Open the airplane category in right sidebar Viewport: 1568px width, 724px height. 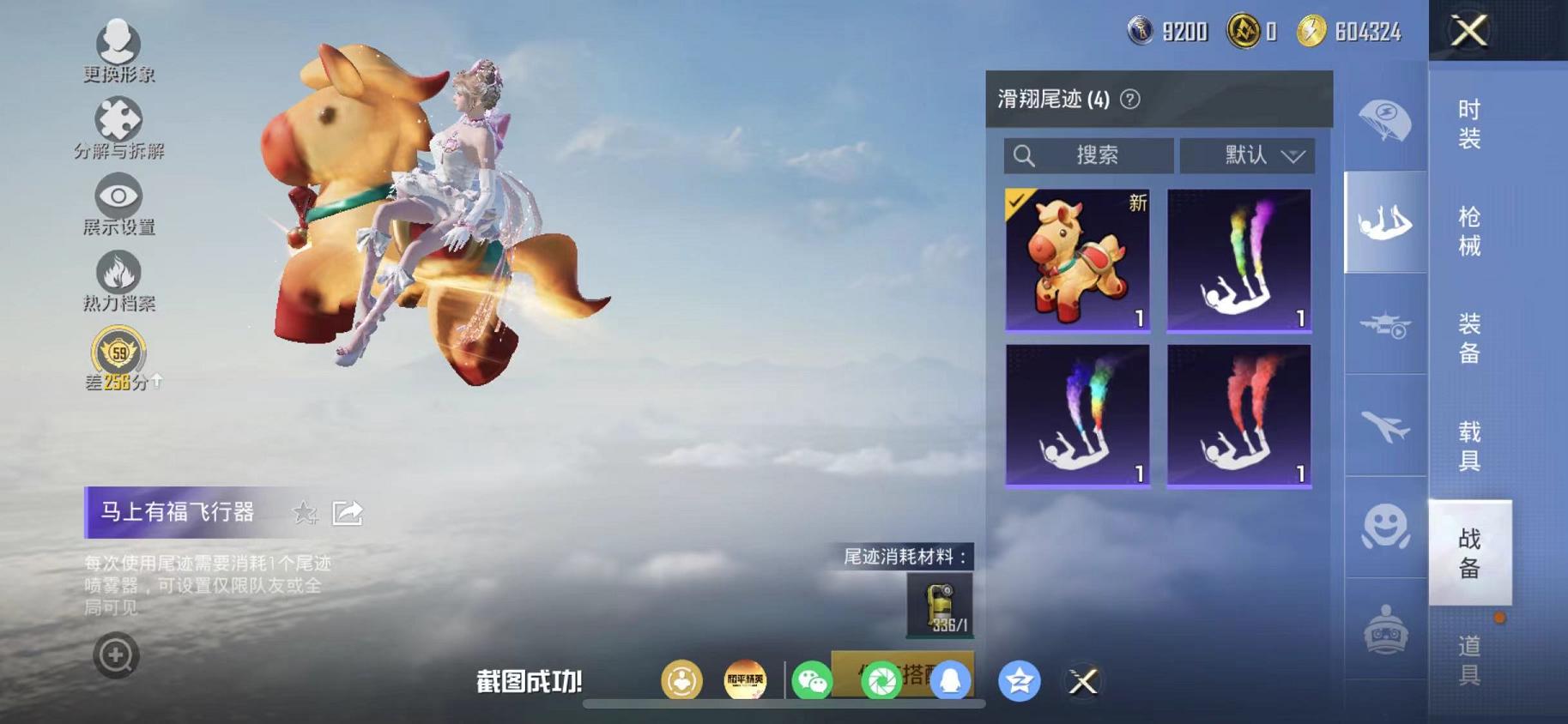click(x=1383, y=426)
